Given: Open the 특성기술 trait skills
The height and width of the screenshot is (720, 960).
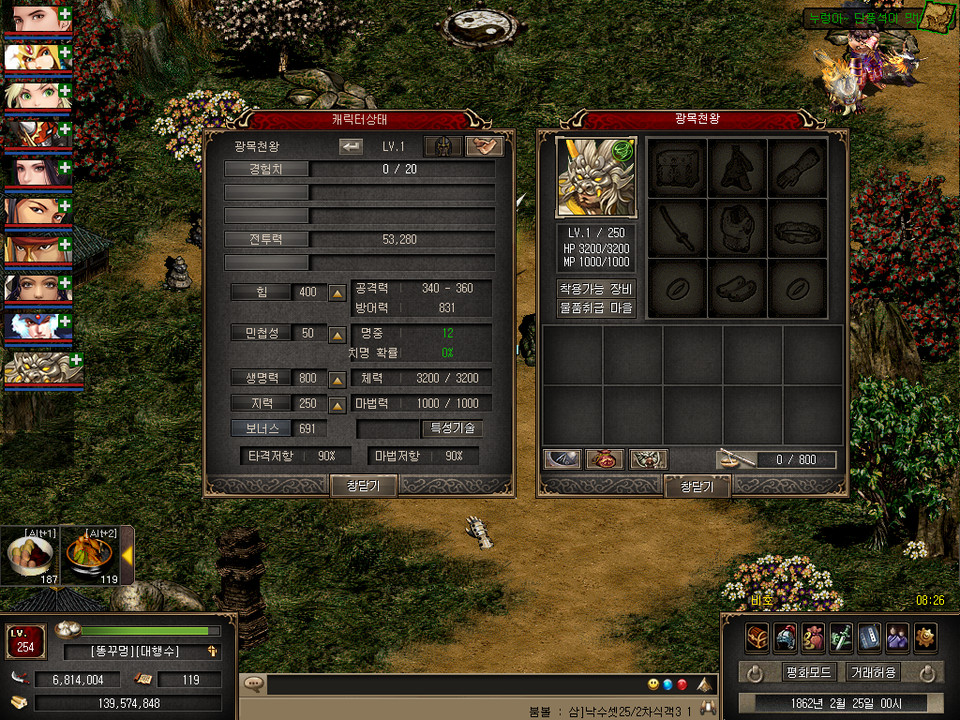Looking at the screenshot, I should point(454,428).
